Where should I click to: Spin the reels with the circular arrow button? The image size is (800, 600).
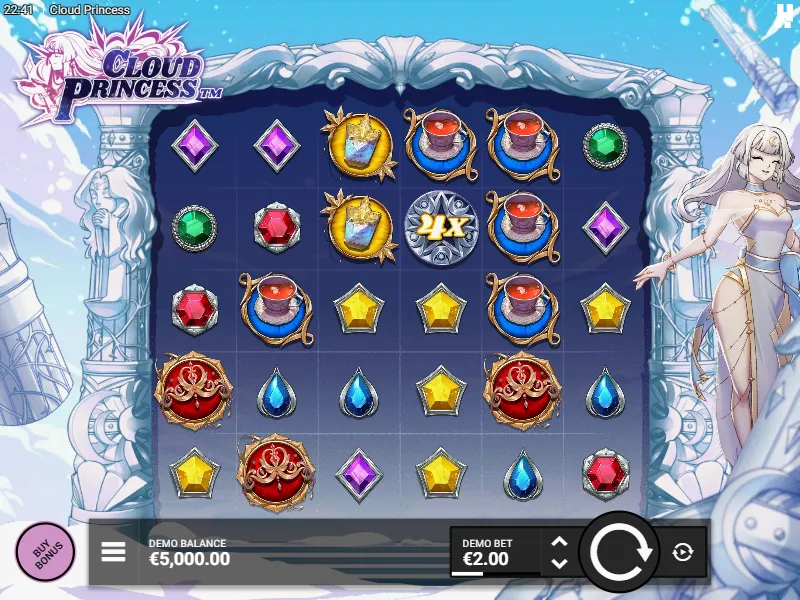619,551
